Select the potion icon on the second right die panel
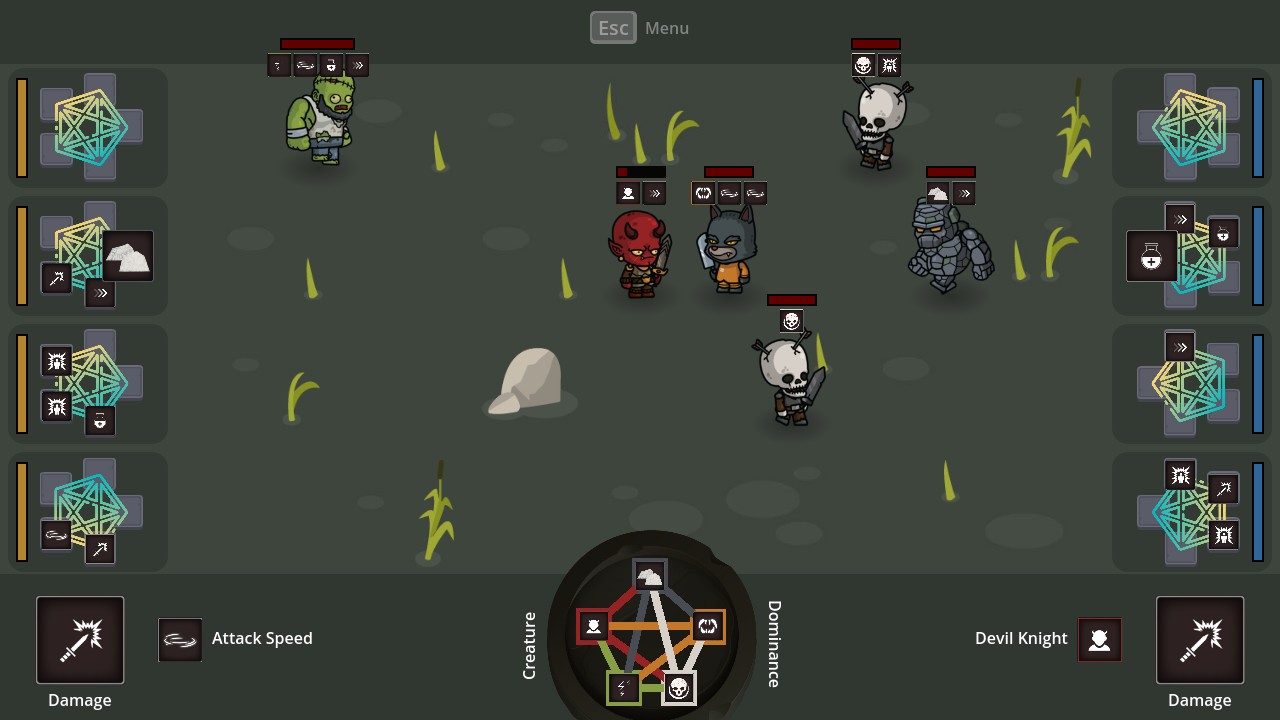 click(x=1150, y=257)
